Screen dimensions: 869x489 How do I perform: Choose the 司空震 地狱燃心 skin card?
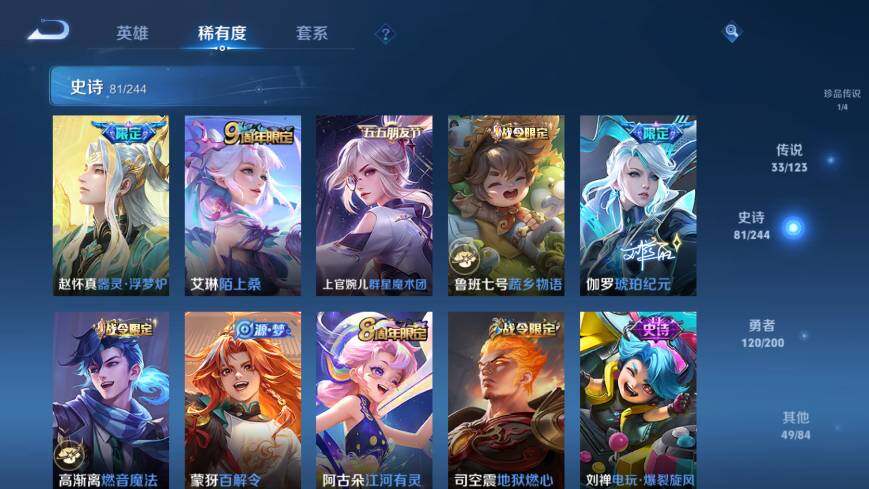pyautogui.click(x=506, y=400)
